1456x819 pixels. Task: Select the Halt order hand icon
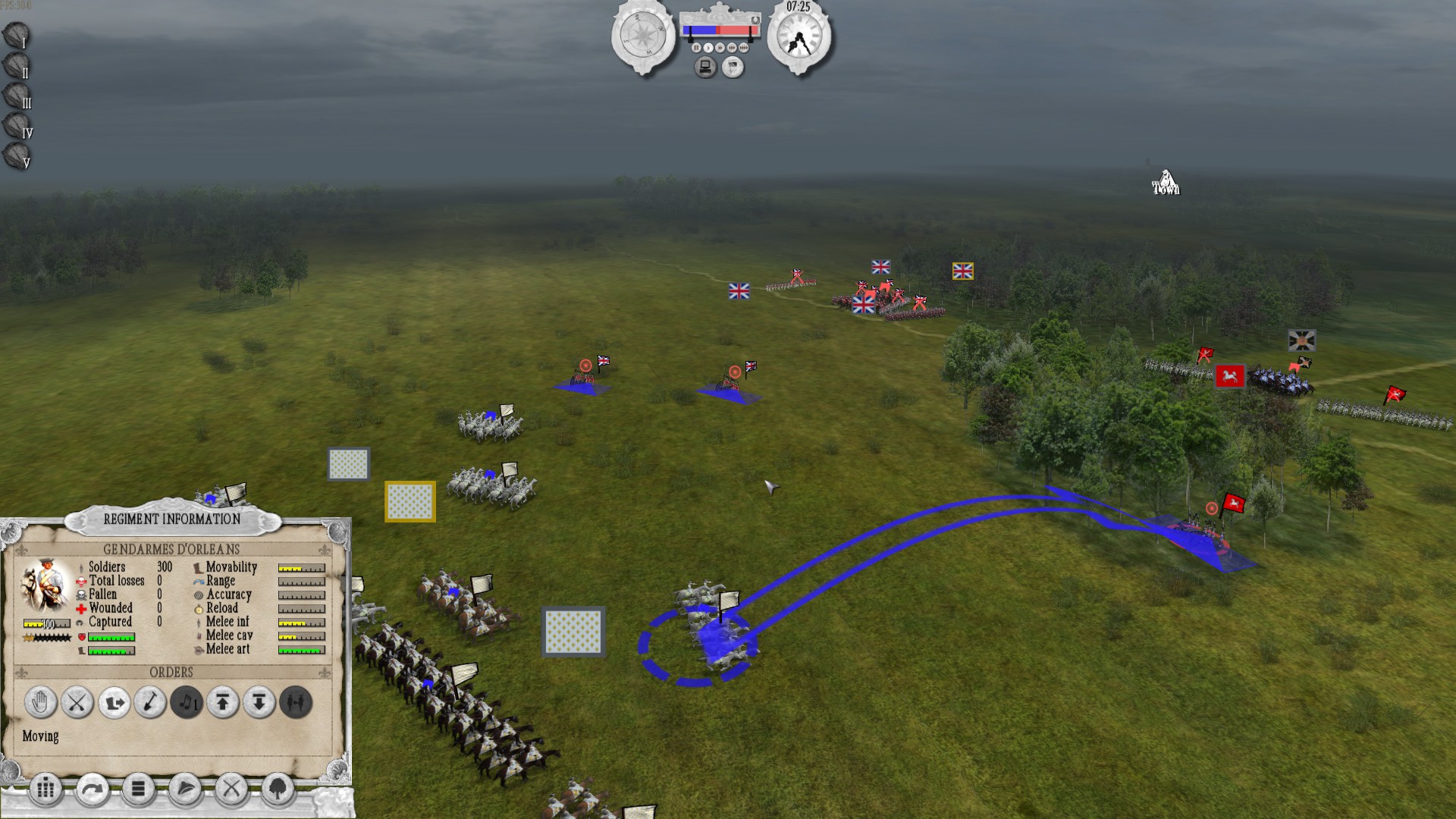click(x=39, y=701)
